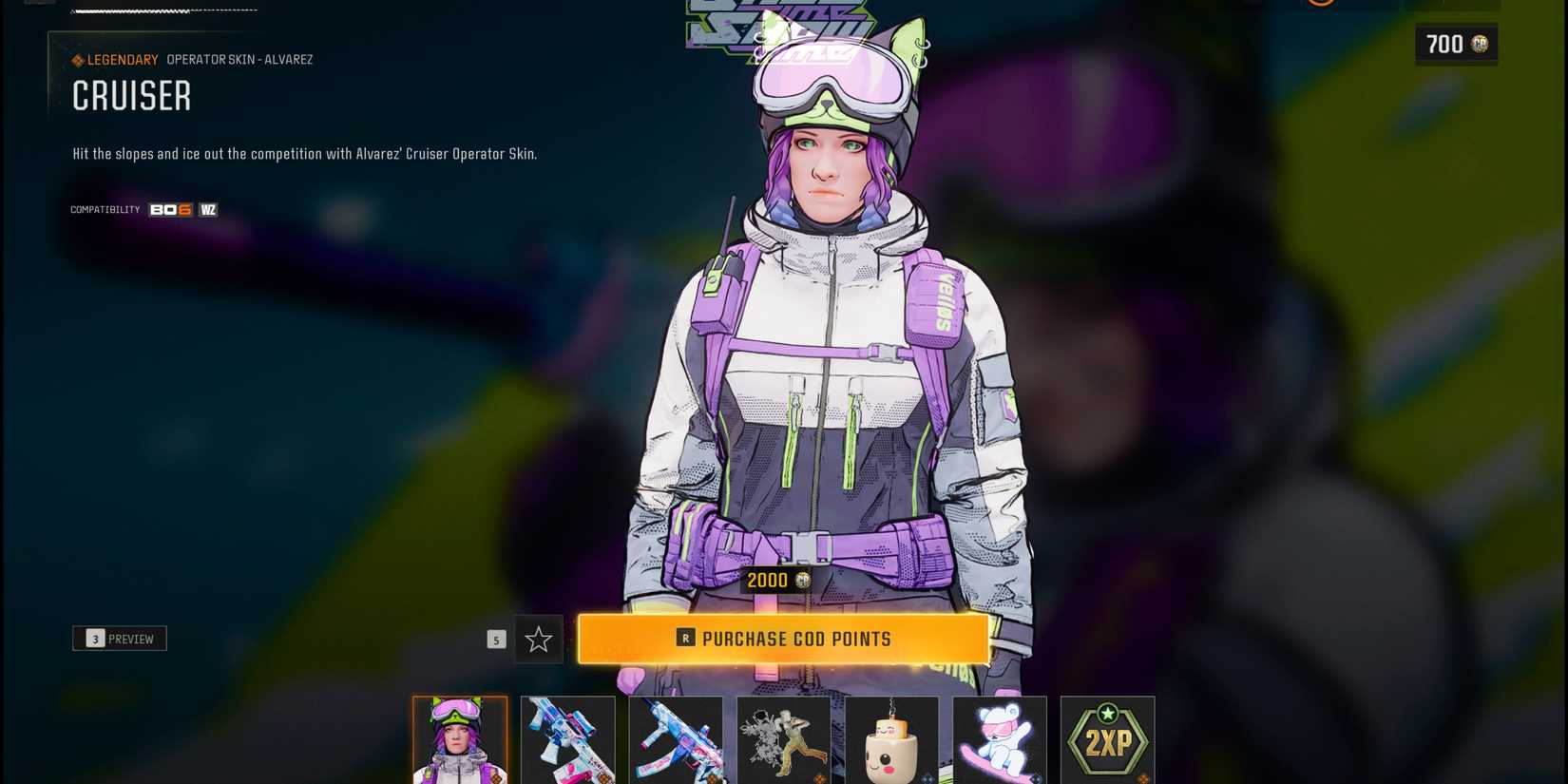Click the coin icon on the 2000 price tag
Viewport: 1568px width, 784px height.
[801, 580]
